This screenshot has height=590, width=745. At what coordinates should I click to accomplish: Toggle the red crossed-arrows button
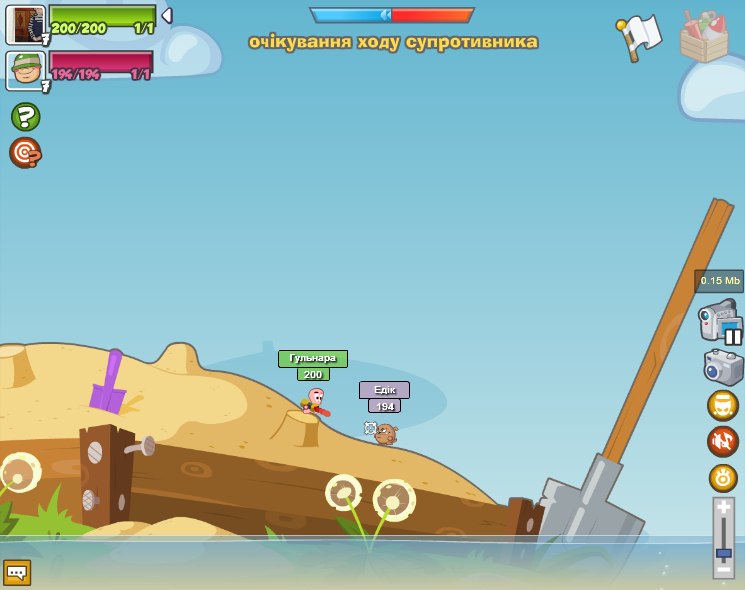click(x=722, y=441)
